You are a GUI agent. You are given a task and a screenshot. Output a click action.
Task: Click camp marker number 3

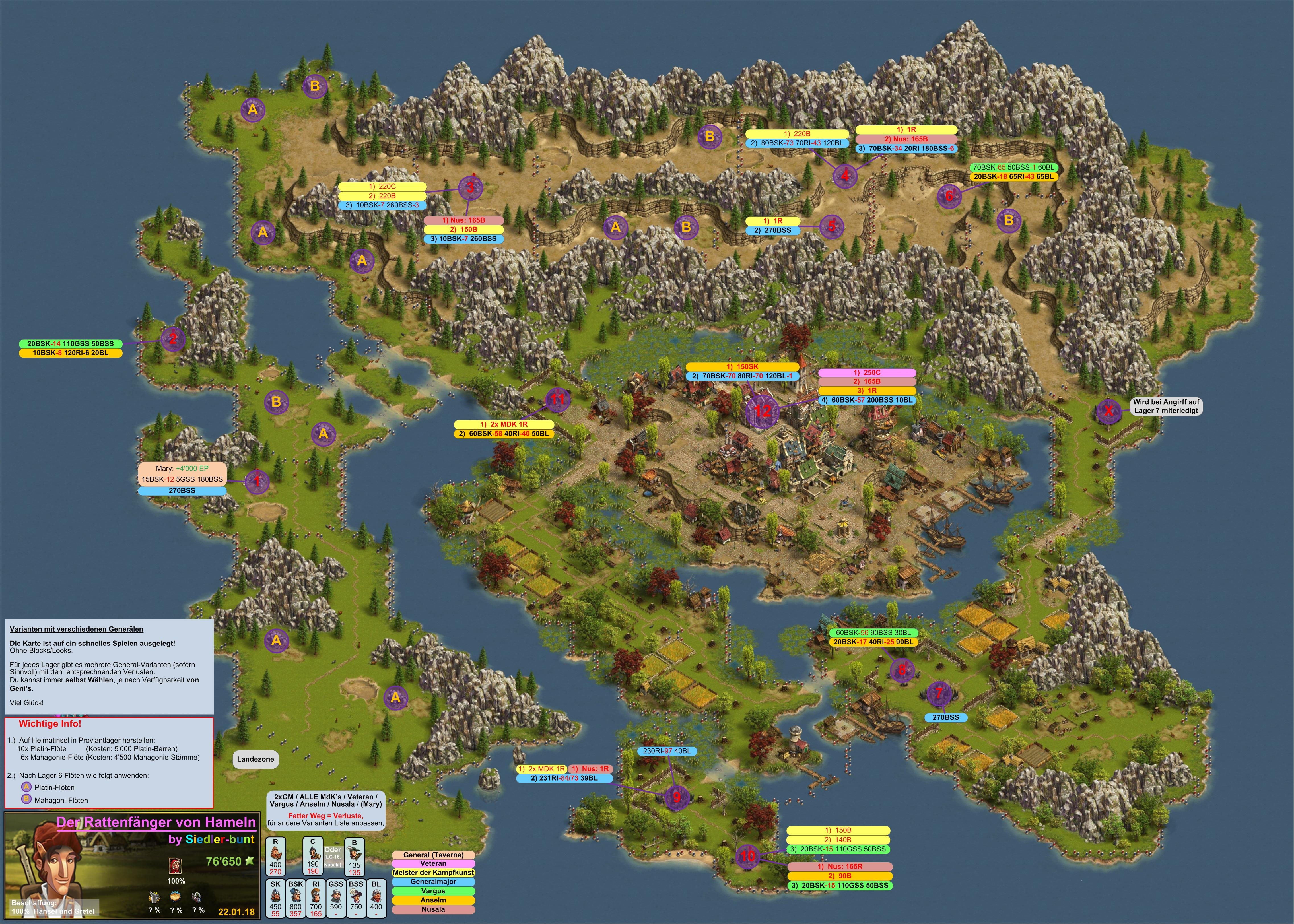[470, 187]
